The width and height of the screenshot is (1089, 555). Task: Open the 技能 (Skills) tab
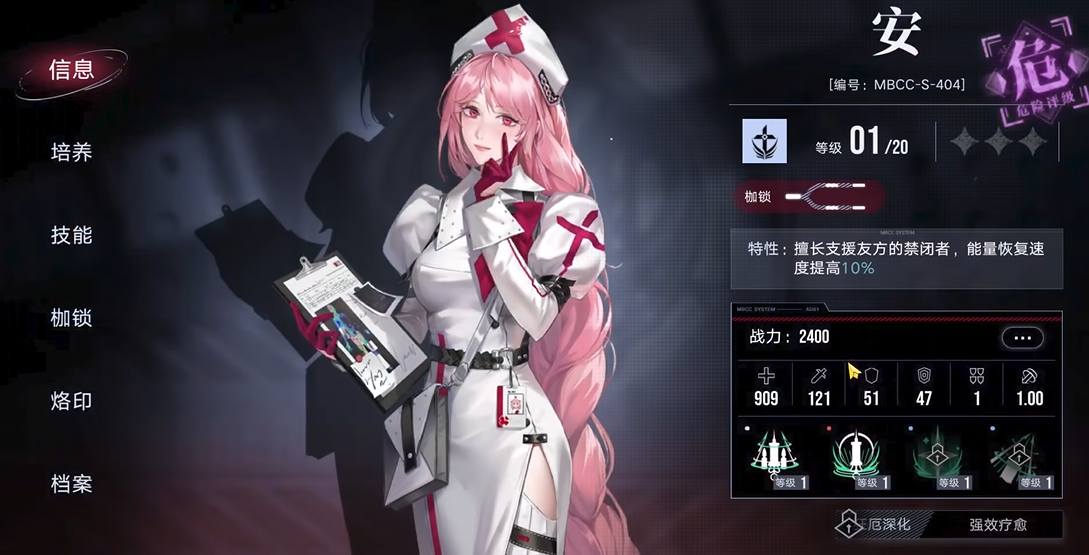(72, 235)
